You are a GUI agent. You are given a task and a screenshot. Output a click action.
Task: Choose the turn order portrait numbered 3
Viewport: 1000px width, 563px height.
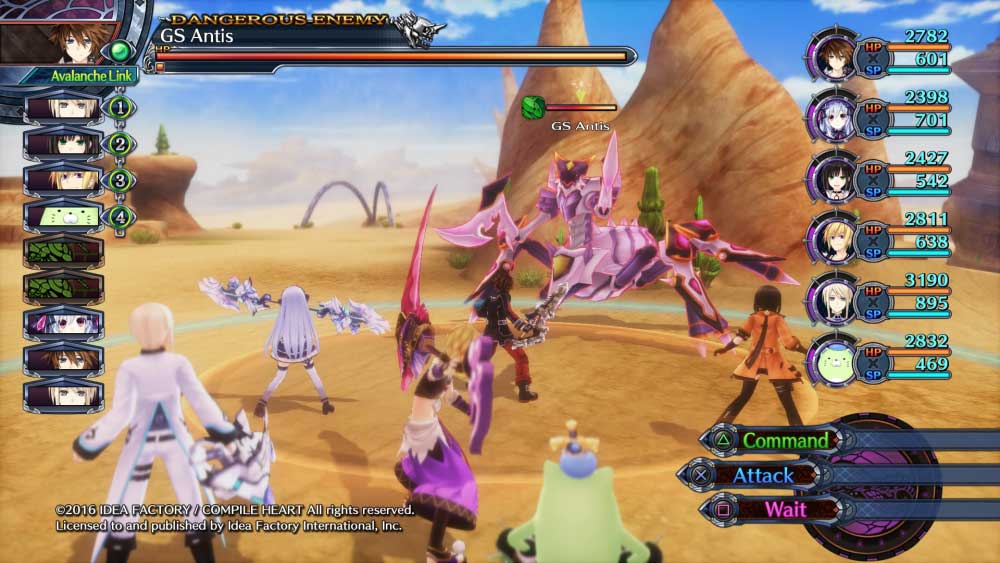pos(63,180)
